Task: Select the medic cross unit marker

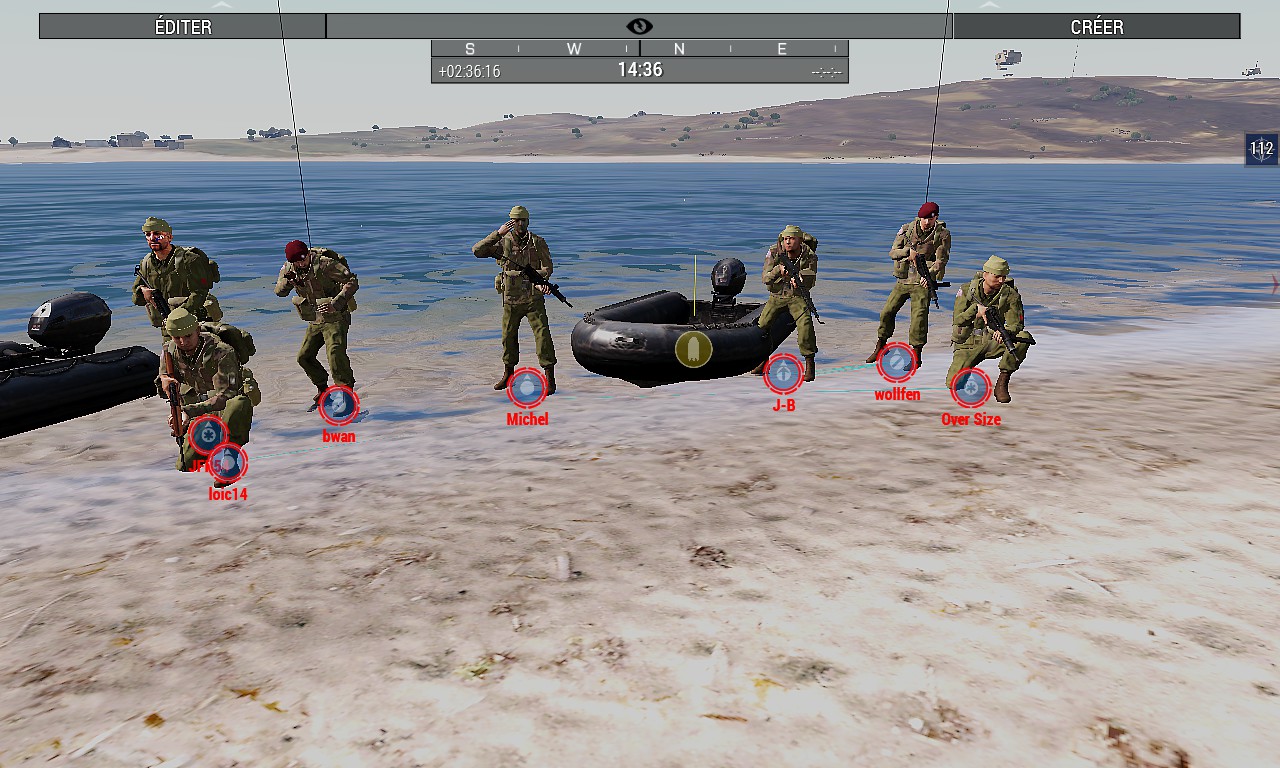Action: [x=207, y=434]
